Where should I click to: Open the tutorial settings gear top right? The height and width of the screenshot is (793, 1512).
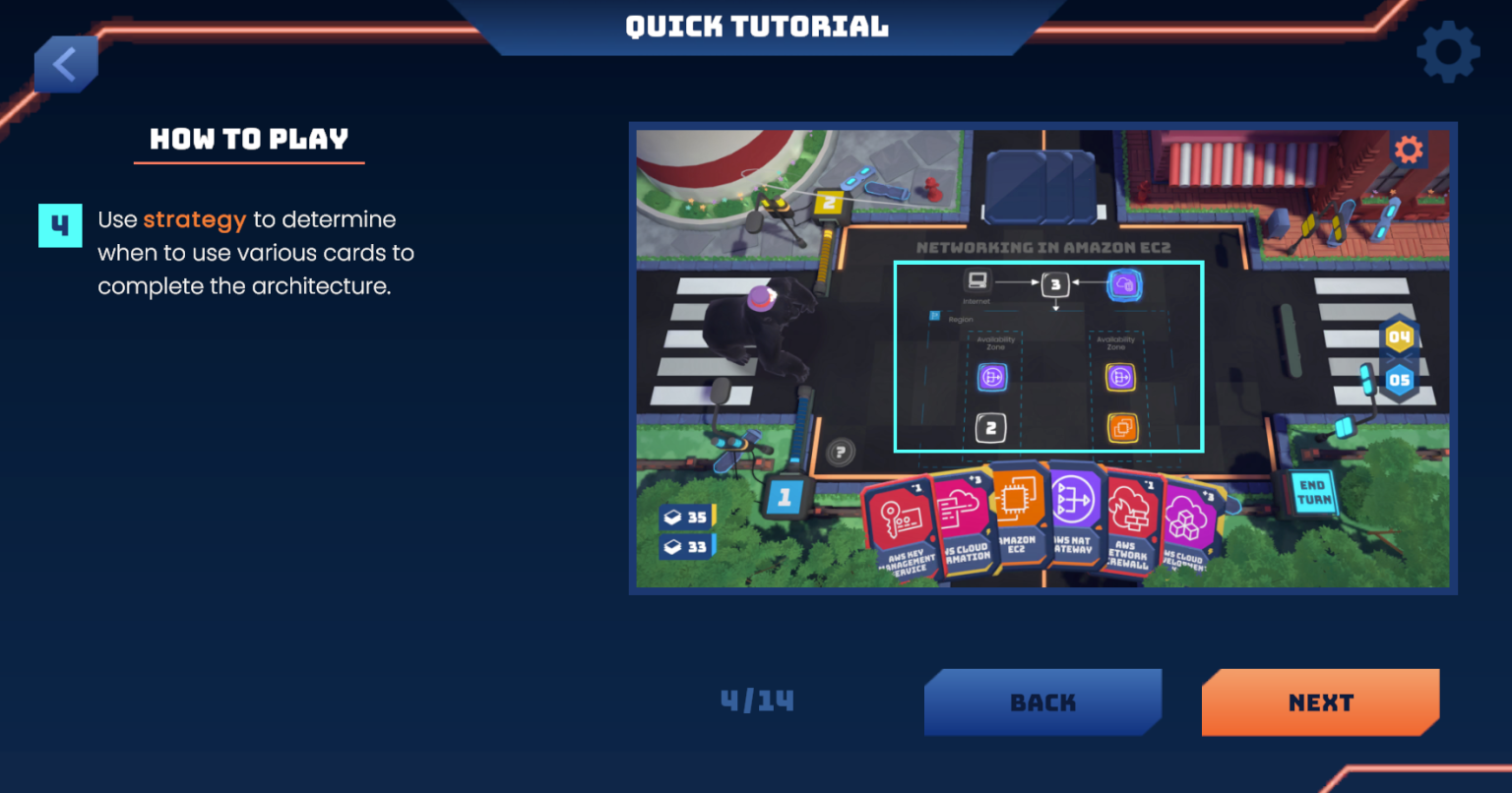pos(1447,51)
